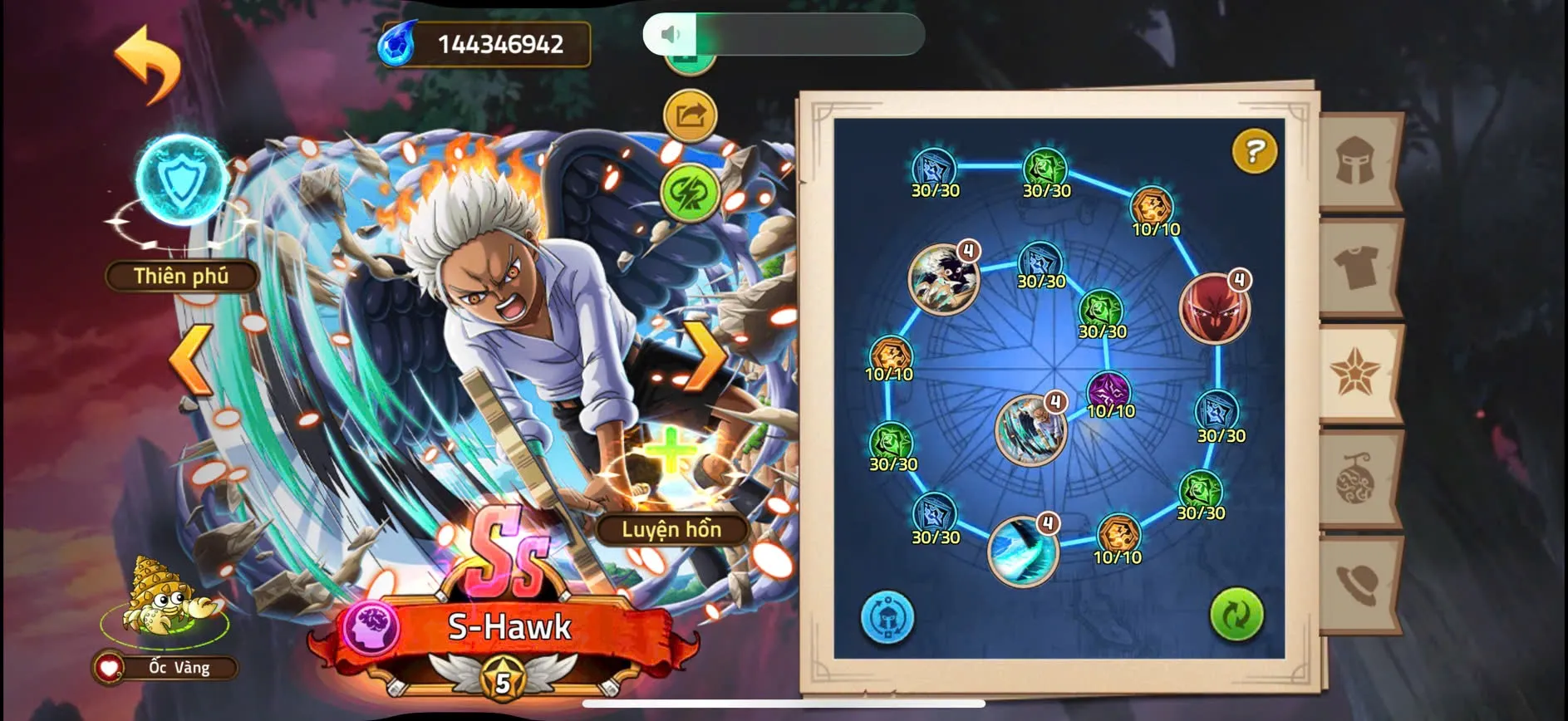This screenshot has width=1568, height=721.
Task: Go back with the orange return arrow
Action: click(148, 64)
